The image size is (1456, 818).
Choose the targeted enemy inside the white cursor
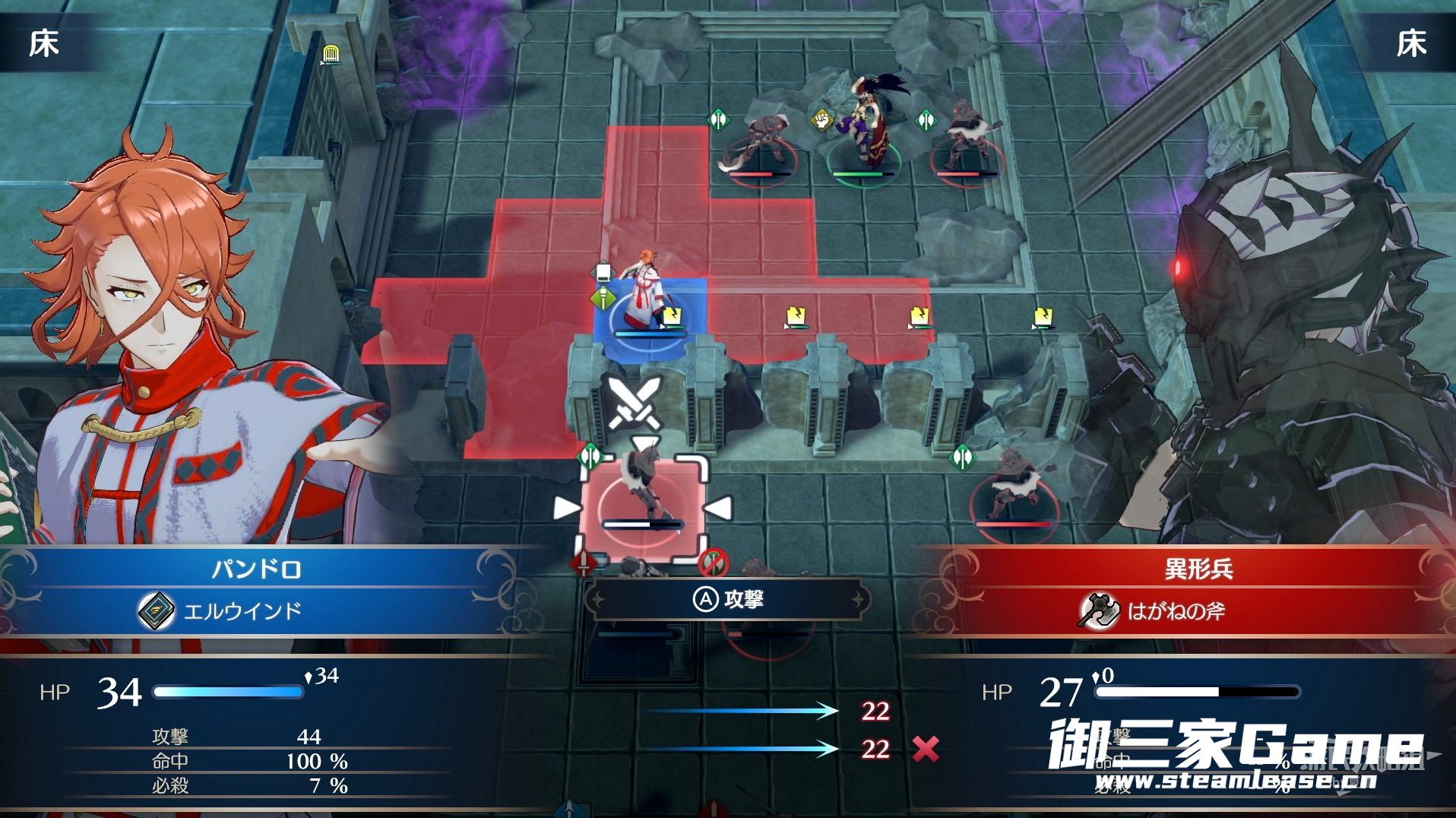pos(641,498)
